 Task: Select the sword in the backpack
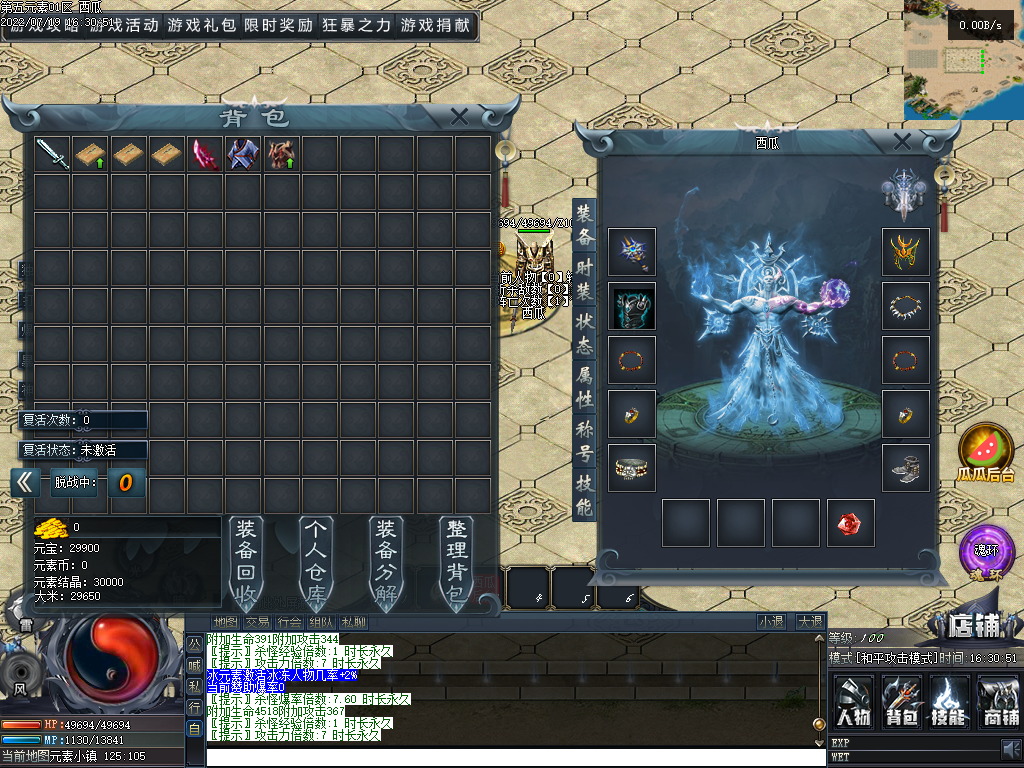(x=52, y=154)
